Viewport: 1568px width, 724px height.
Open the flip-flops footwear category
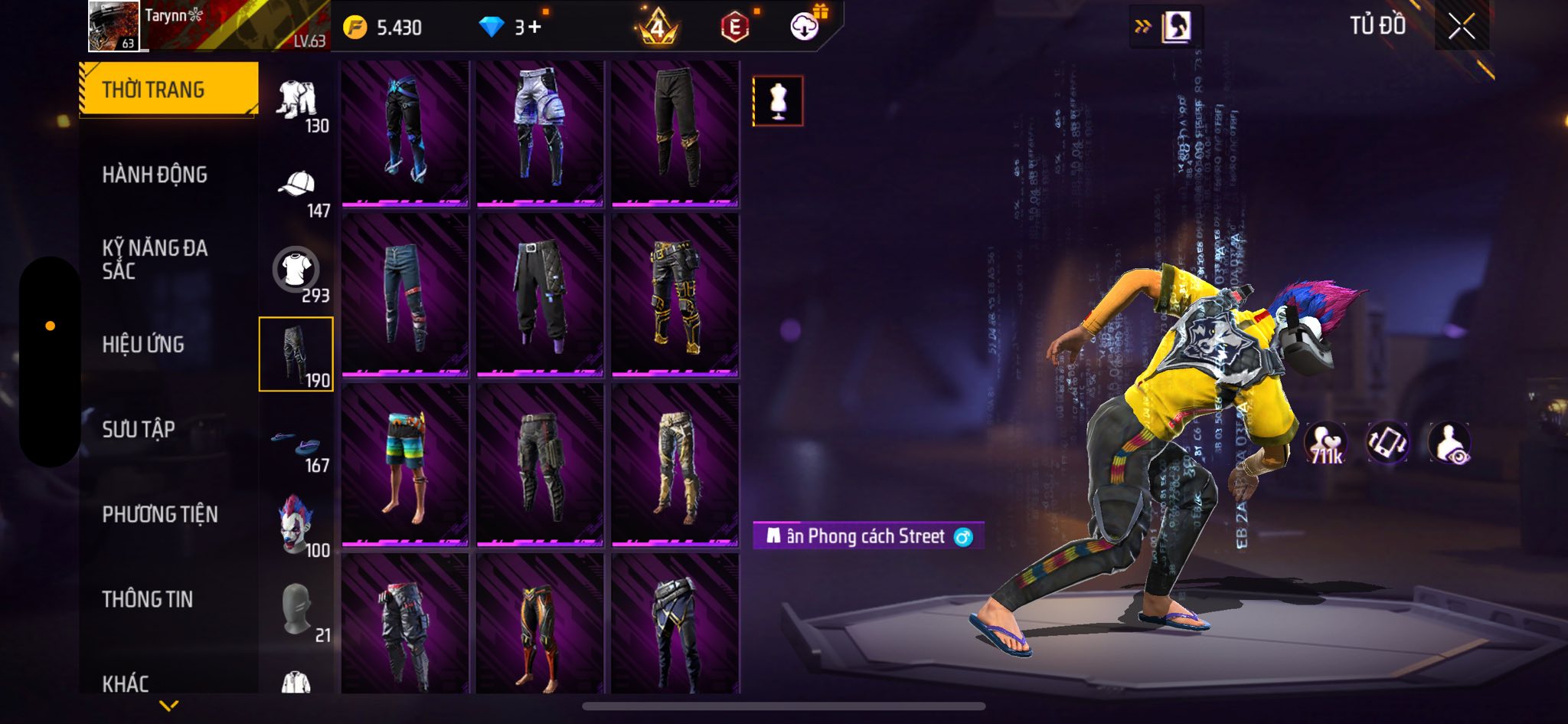(x=296, y=443)
